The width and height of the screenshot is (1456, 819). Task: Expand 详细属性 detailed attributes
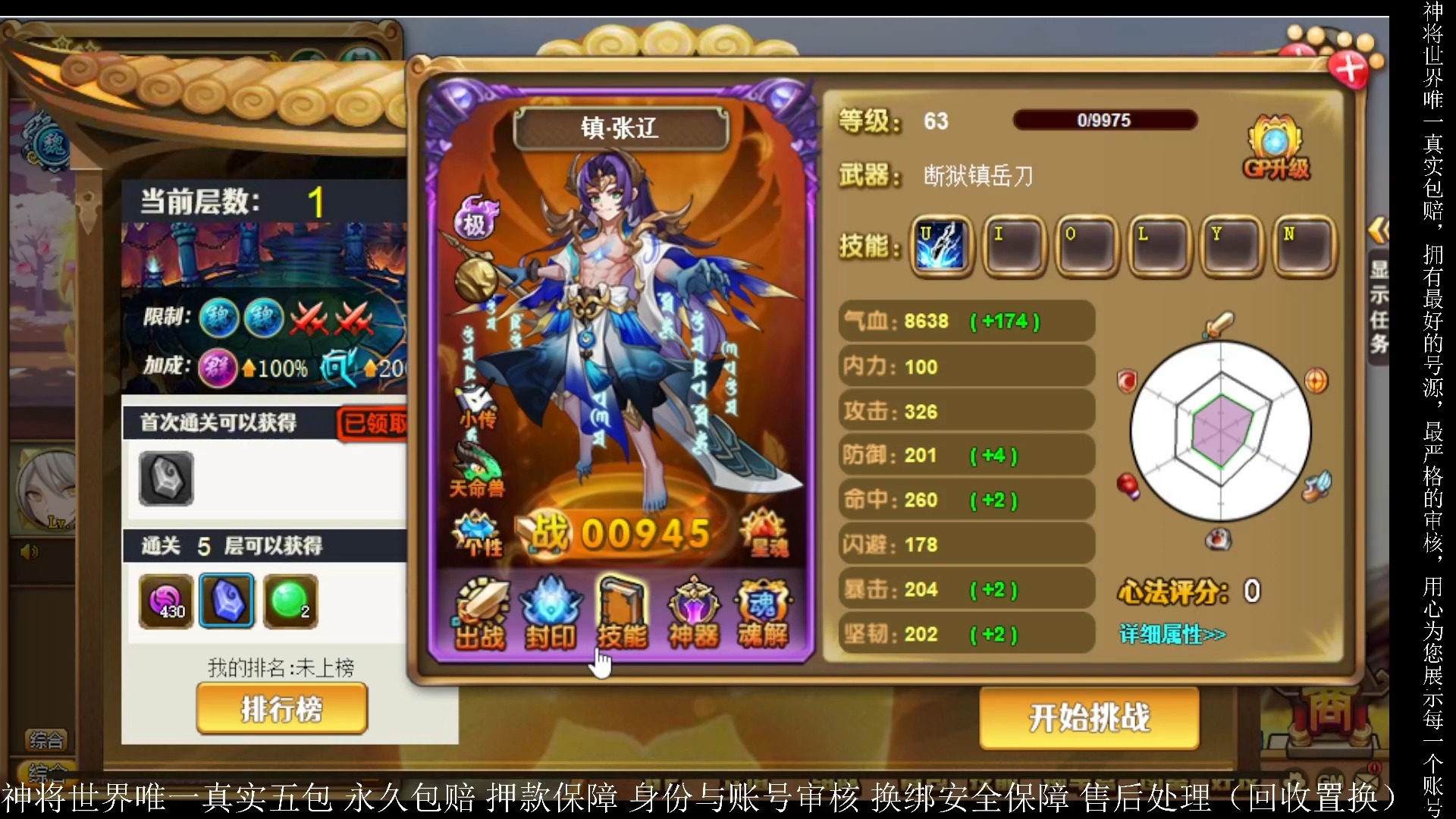[1172, 633]
